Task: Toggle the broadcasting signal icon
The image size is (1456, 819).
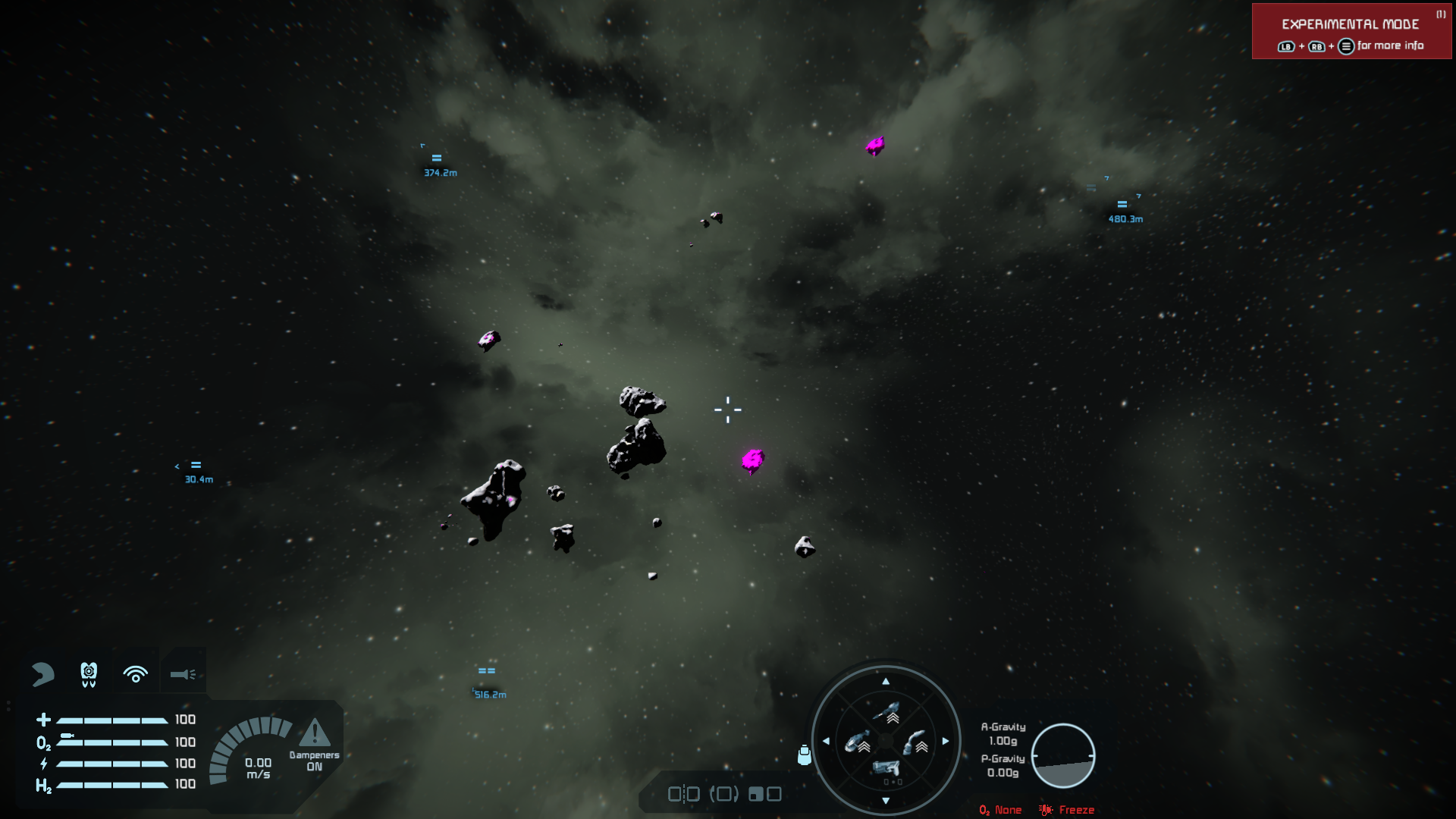Action: 136,673
